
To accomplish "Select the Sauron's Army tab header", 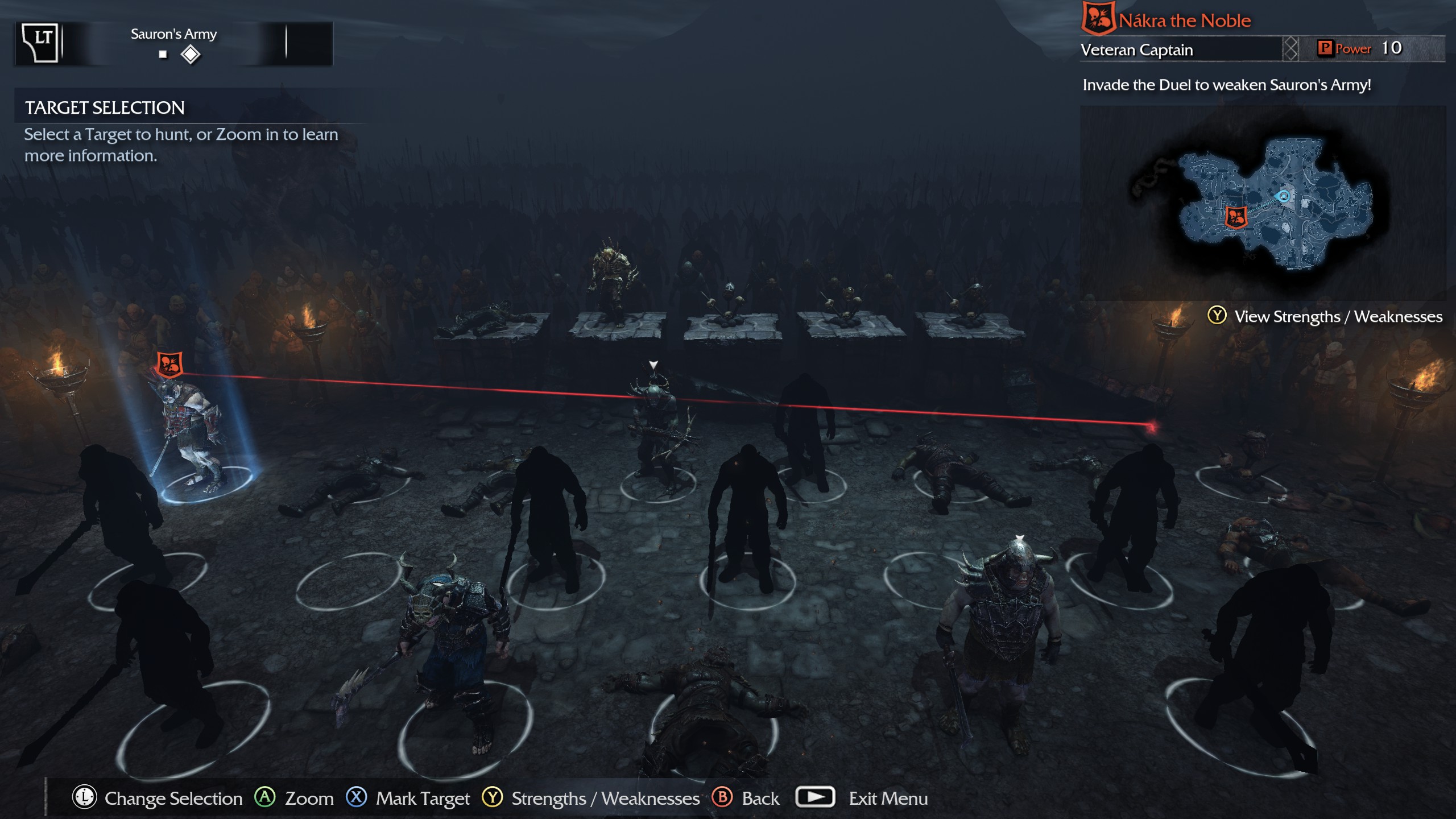I will (x=173, y=34).
